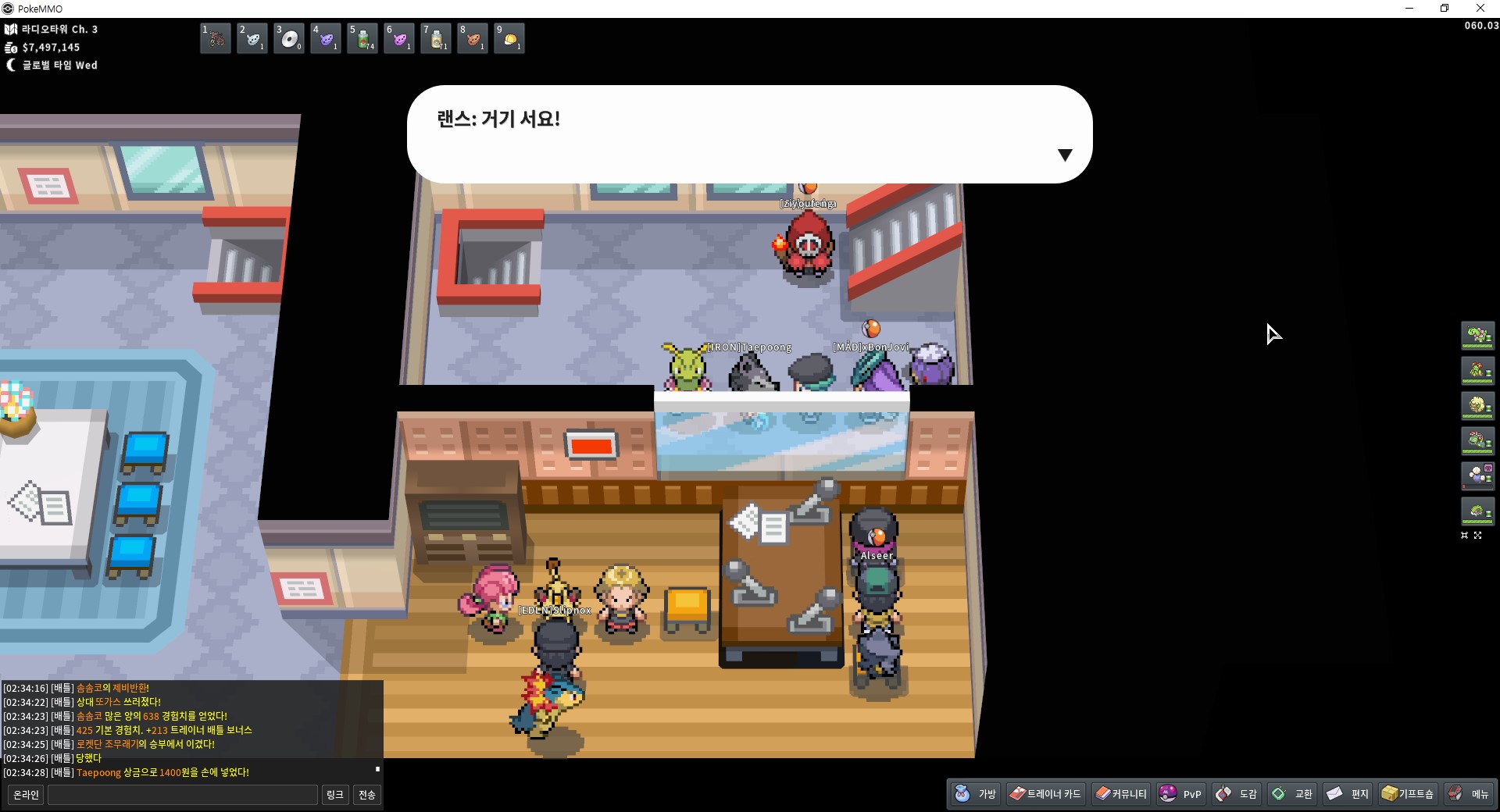Advance the Lance dialogue with the arrow
The image size is (1500, 812).
[x=1064, y=155]
